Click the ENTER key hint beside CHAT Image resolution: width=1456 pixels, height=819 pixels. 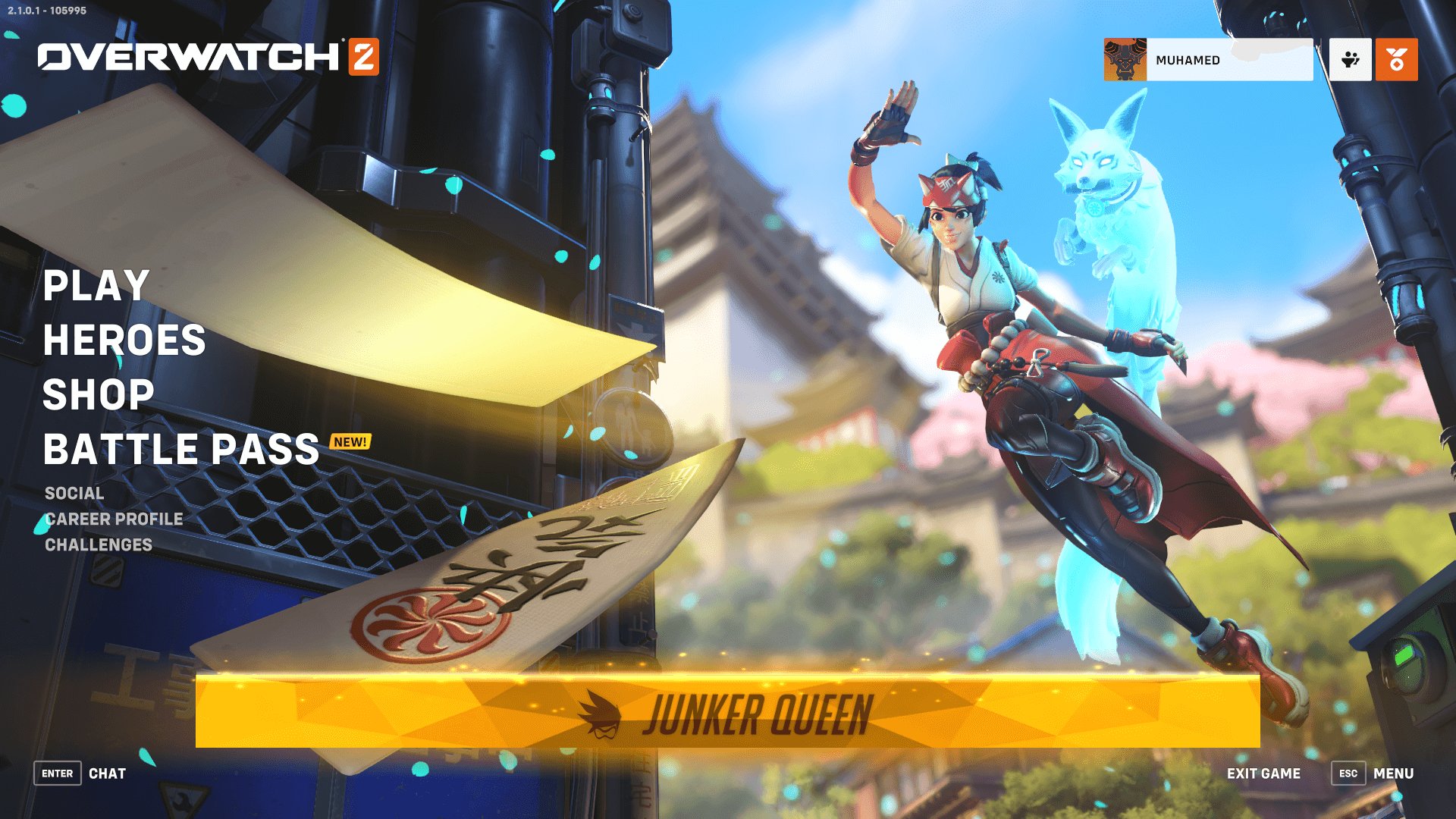click(x=57, y=773)
